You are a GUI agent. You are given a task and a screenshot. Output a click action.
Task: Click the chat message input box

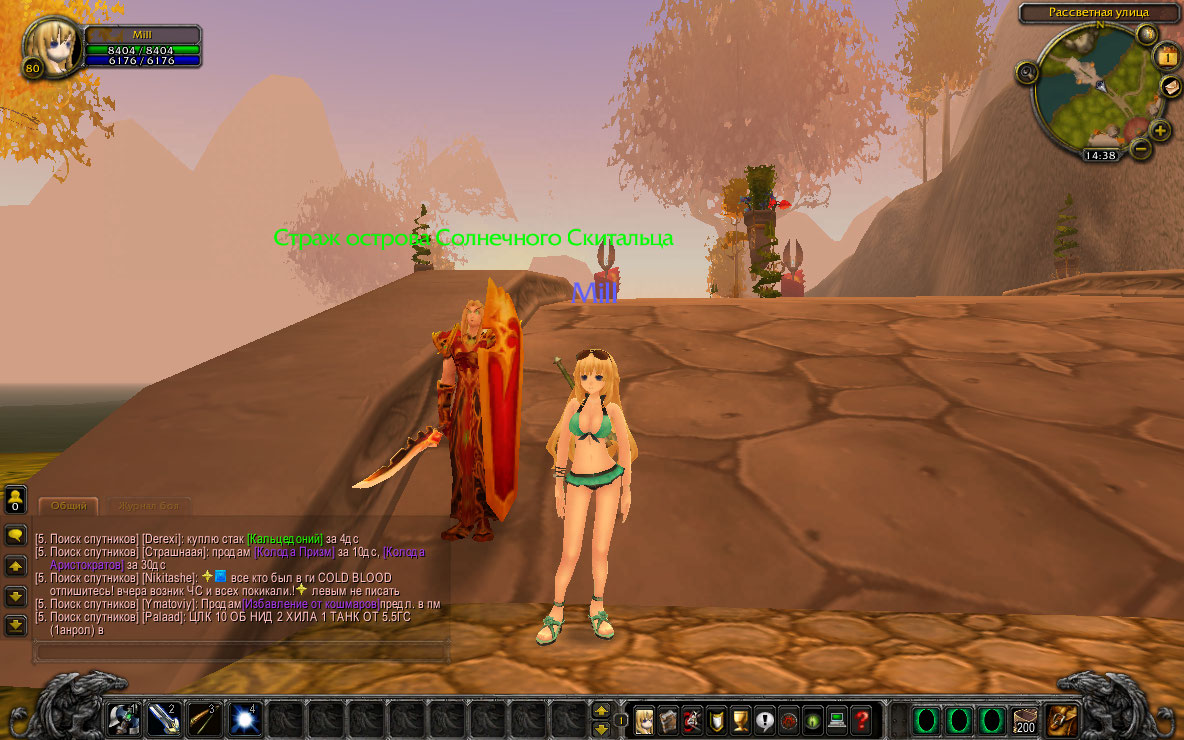tap(240, 652)
